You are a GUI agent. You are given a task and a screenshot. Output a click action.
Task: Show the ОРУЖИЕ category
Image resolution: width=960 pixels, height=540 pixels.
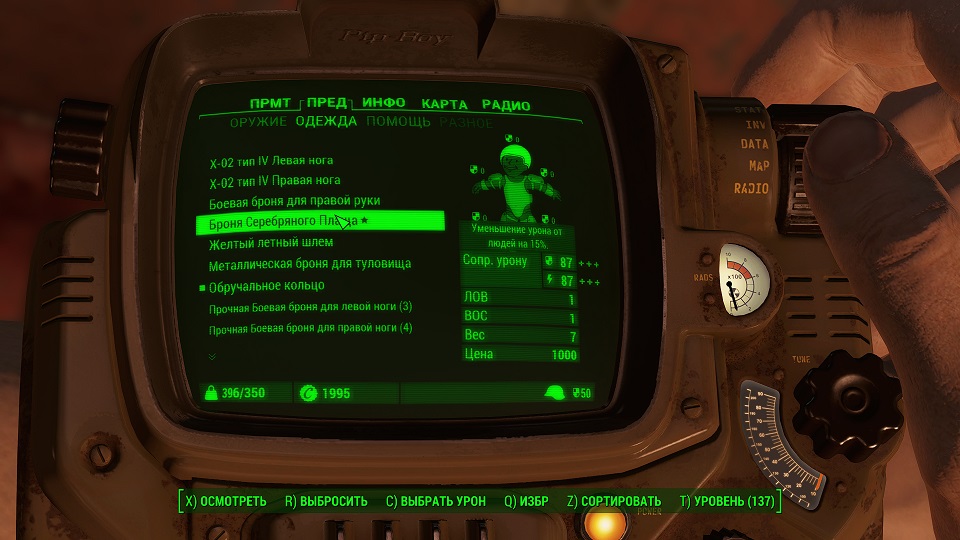coord(258,122)
